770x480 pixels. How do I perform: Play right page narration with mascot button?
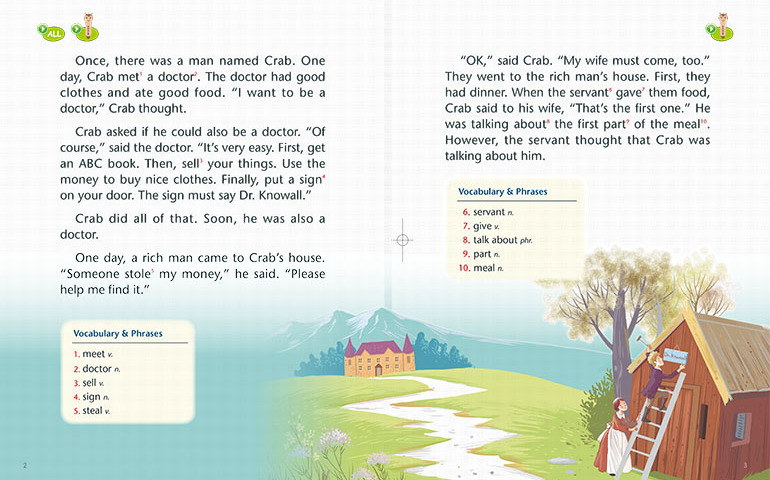coord(720,29)
